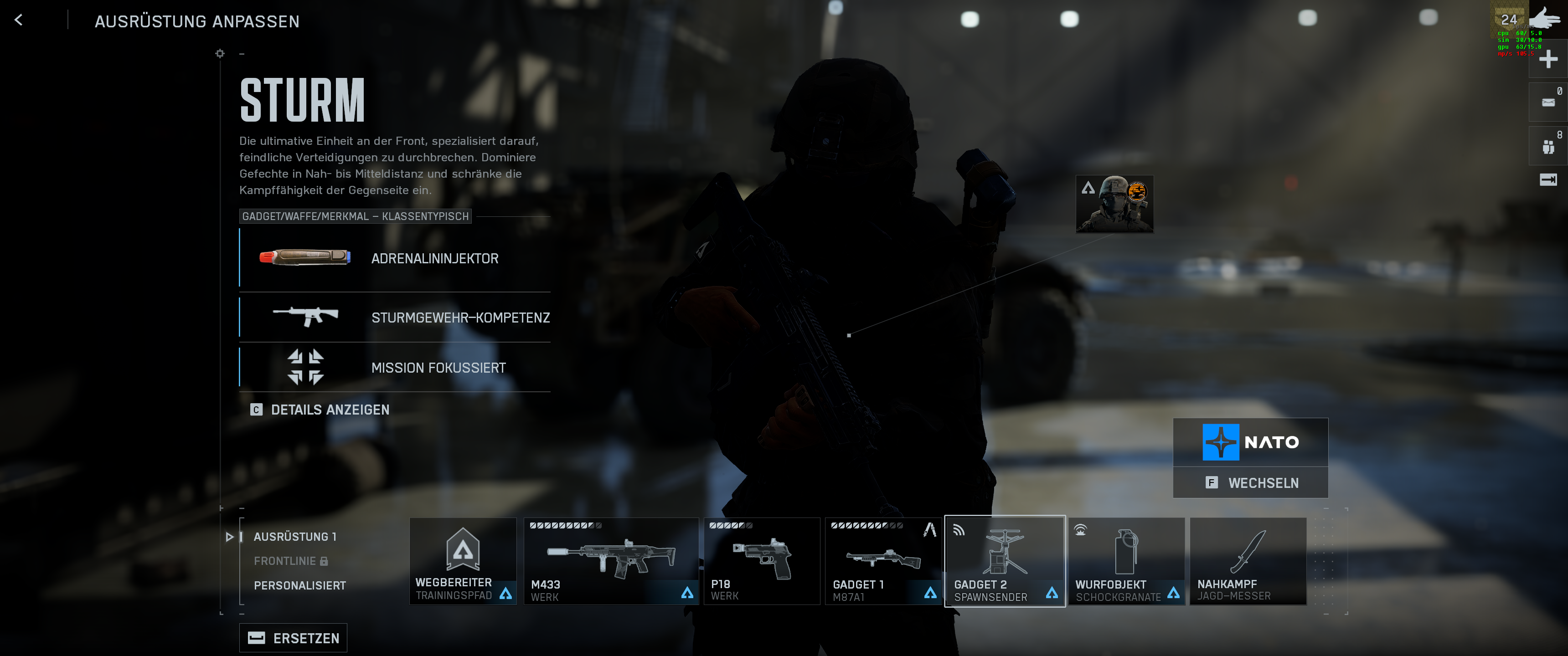
Task: Select the M433 primary weapon slot
Action: (610, 561)
